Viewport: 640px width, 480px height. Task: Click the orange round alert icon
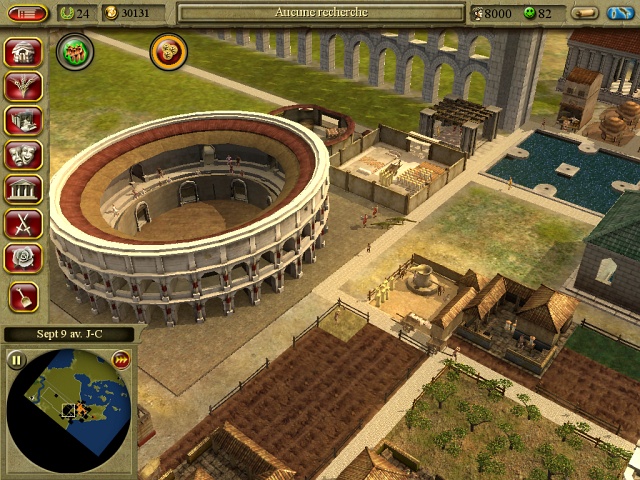[168, 51]
